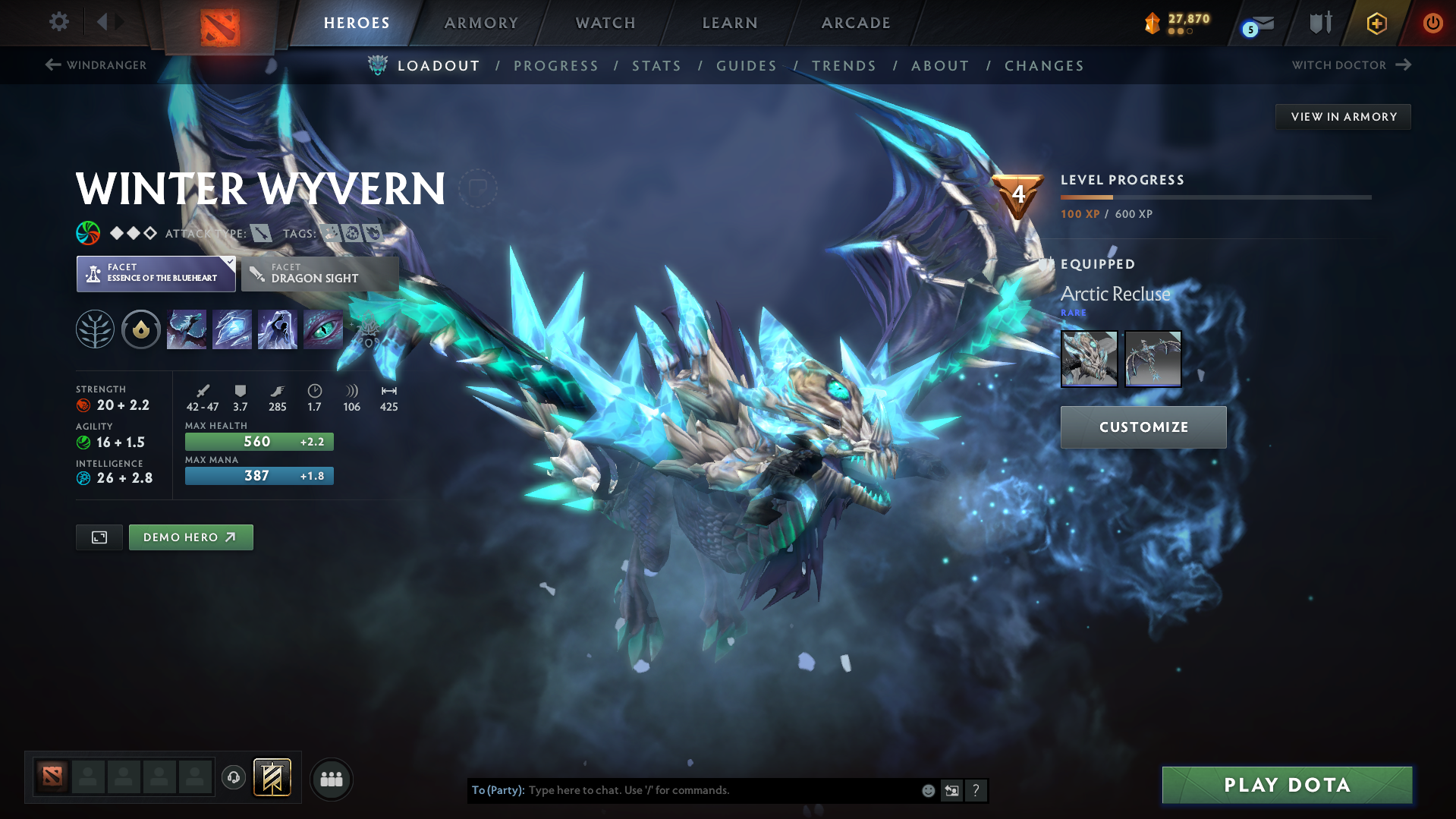1456x819 pixels.
Task: Open the Talent tree icon
Action: point(95,329)
